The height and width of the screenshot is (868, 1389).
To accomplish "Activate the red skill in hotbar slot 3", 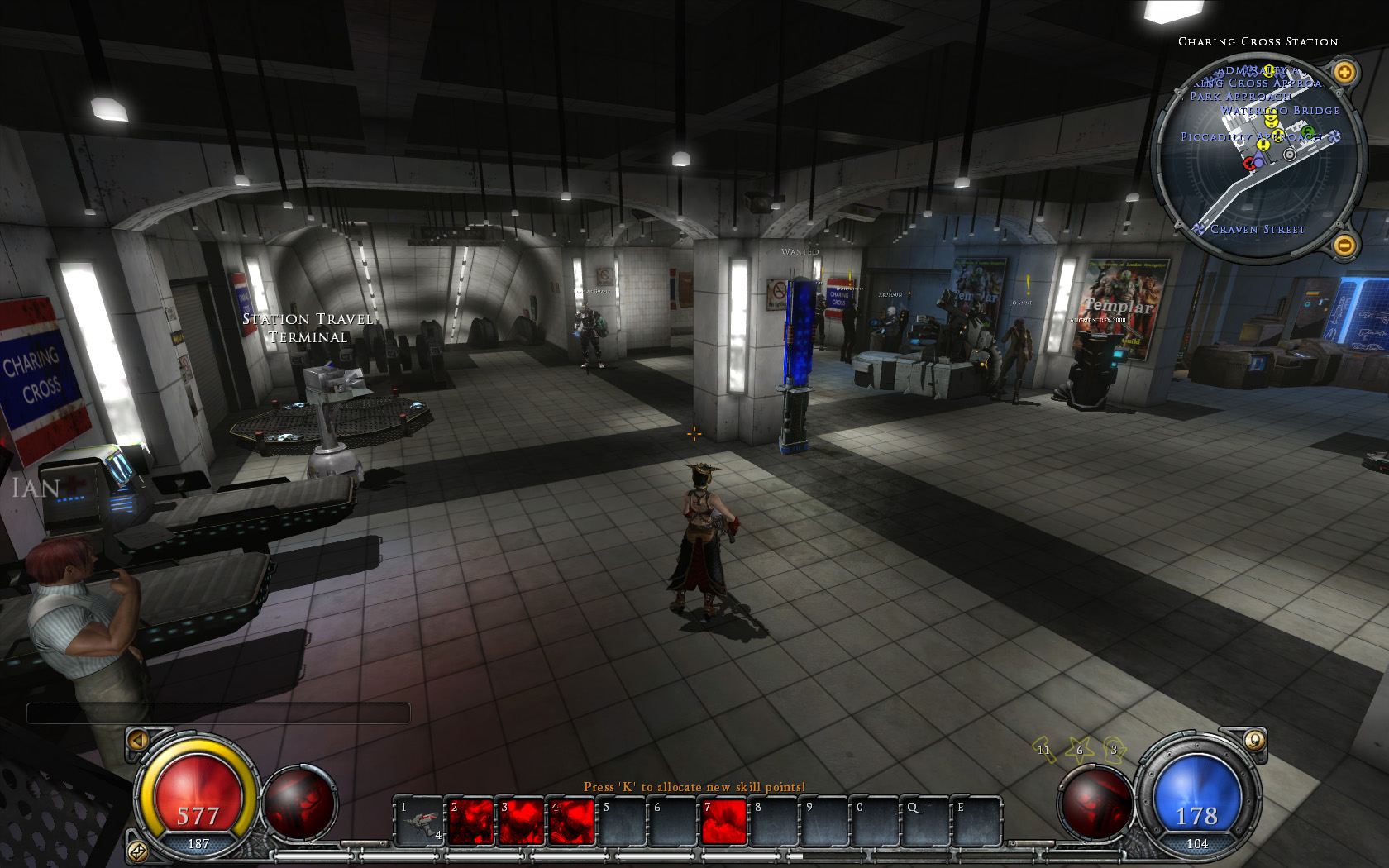I will tap(523, 821).
